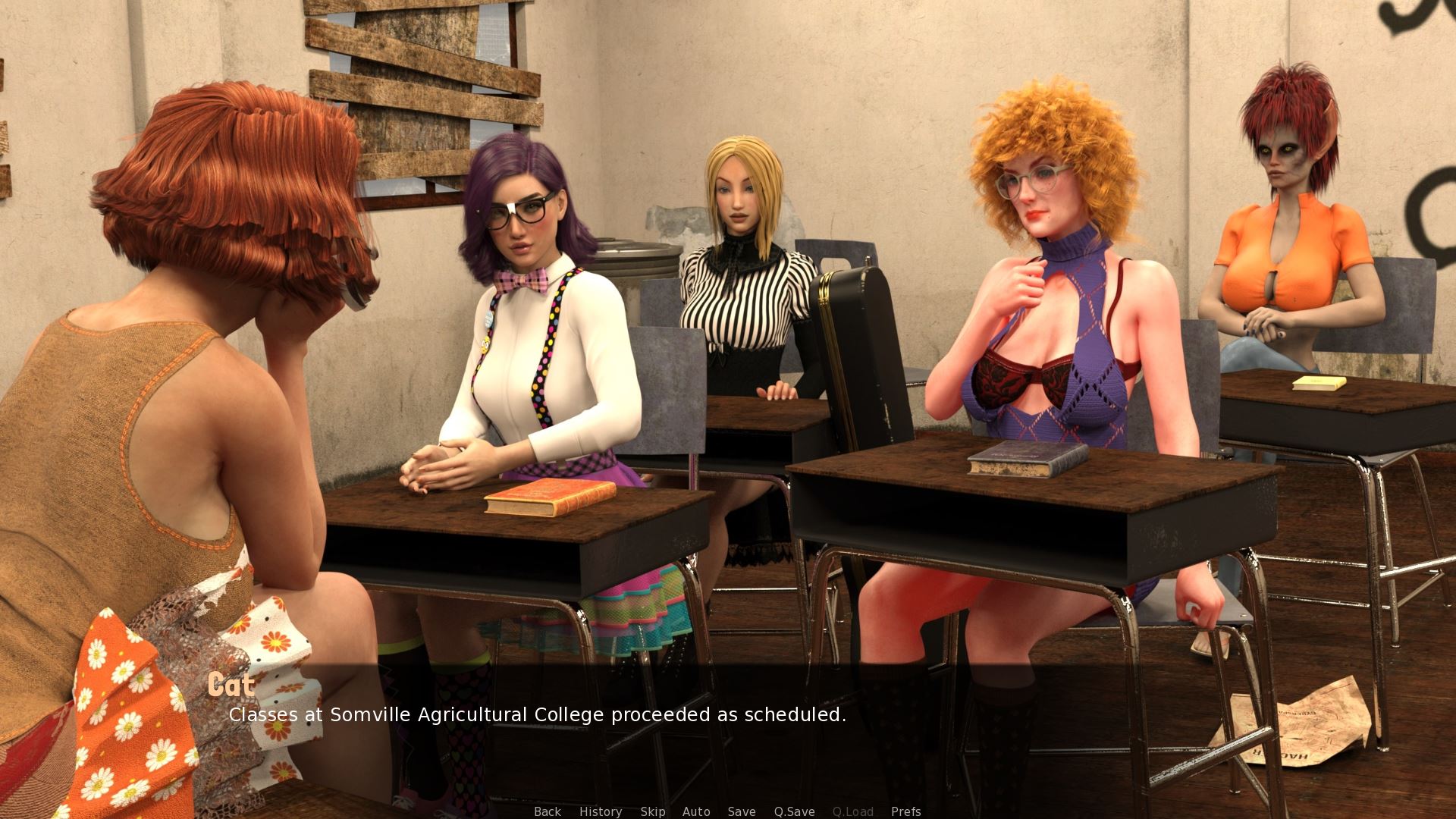Go back using the Back button

click(x=548, y=811)
